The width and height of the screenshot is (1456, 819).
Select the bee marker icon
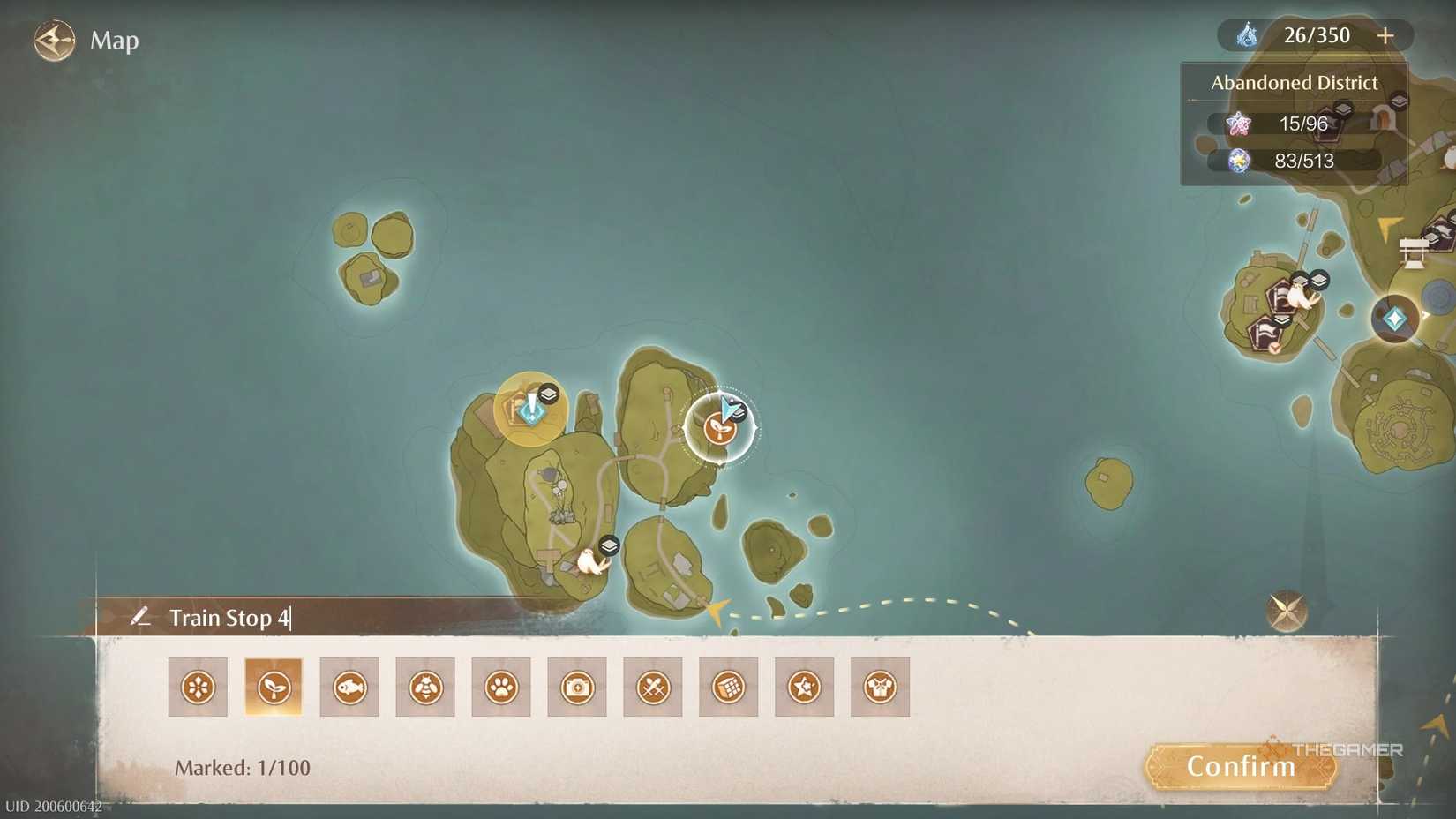[x=425, y=687]
